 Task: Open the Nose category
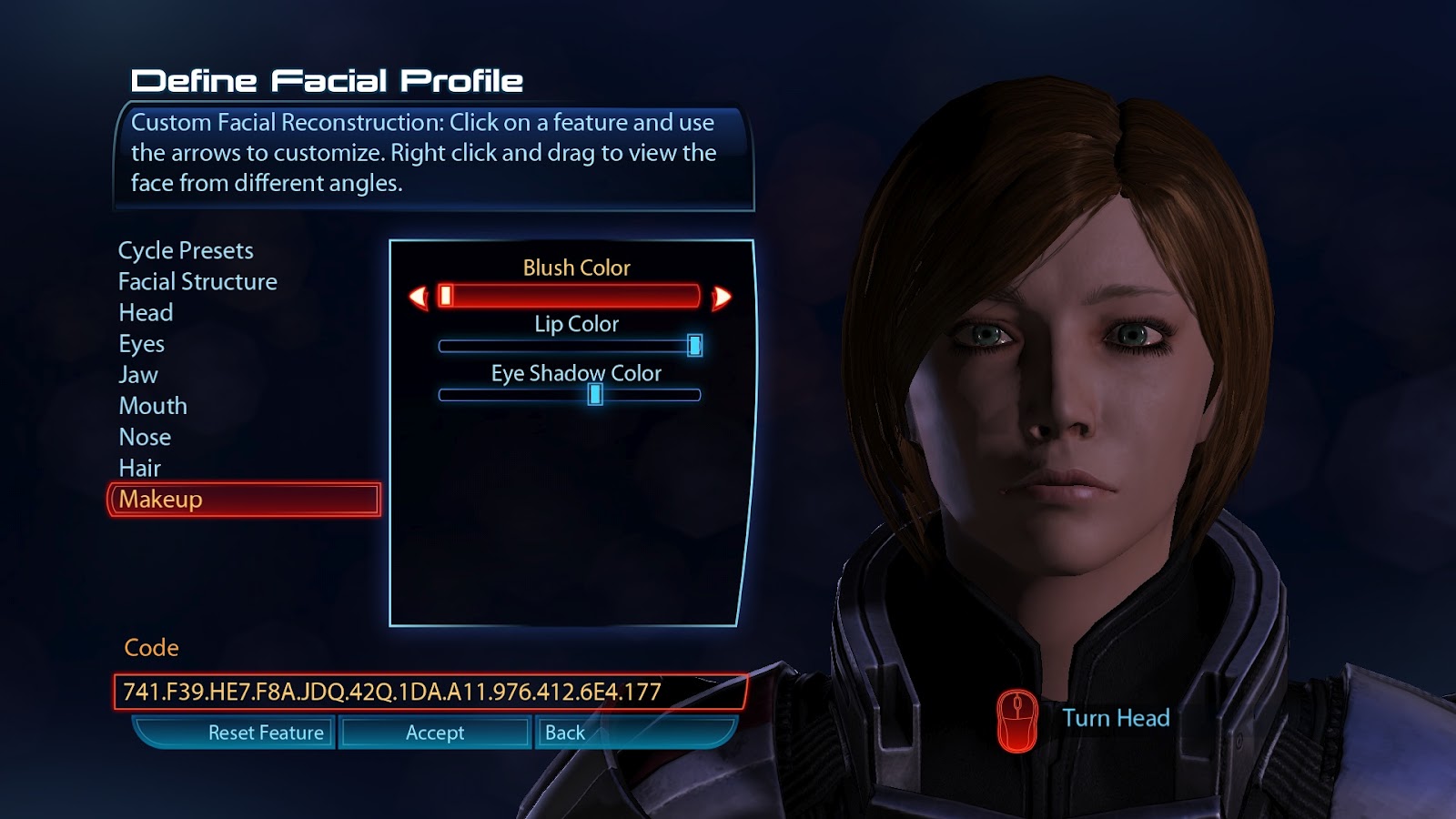[x=145, y=437]
